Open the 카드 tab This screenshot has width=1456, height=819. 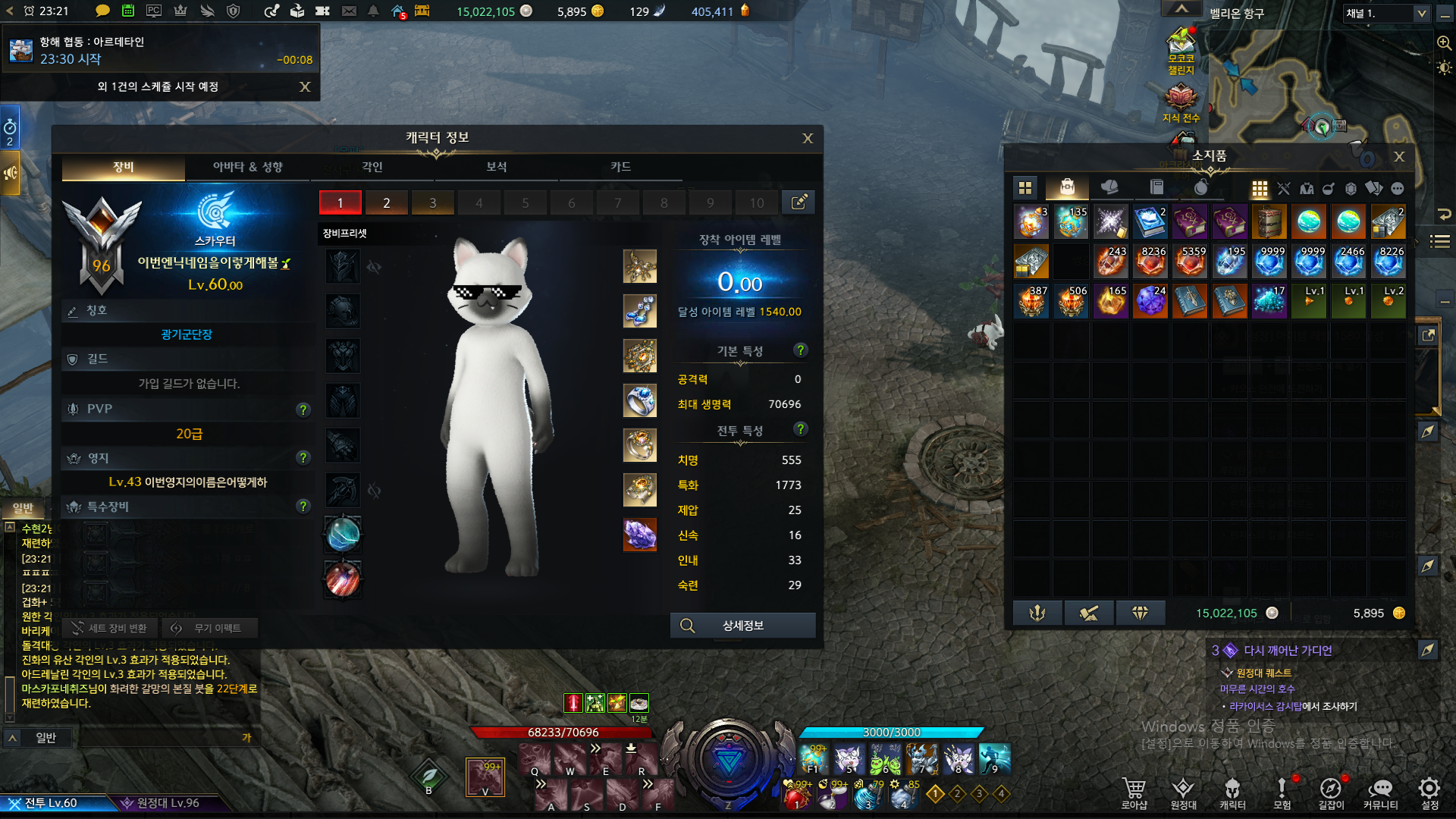(x=620, y=167)
